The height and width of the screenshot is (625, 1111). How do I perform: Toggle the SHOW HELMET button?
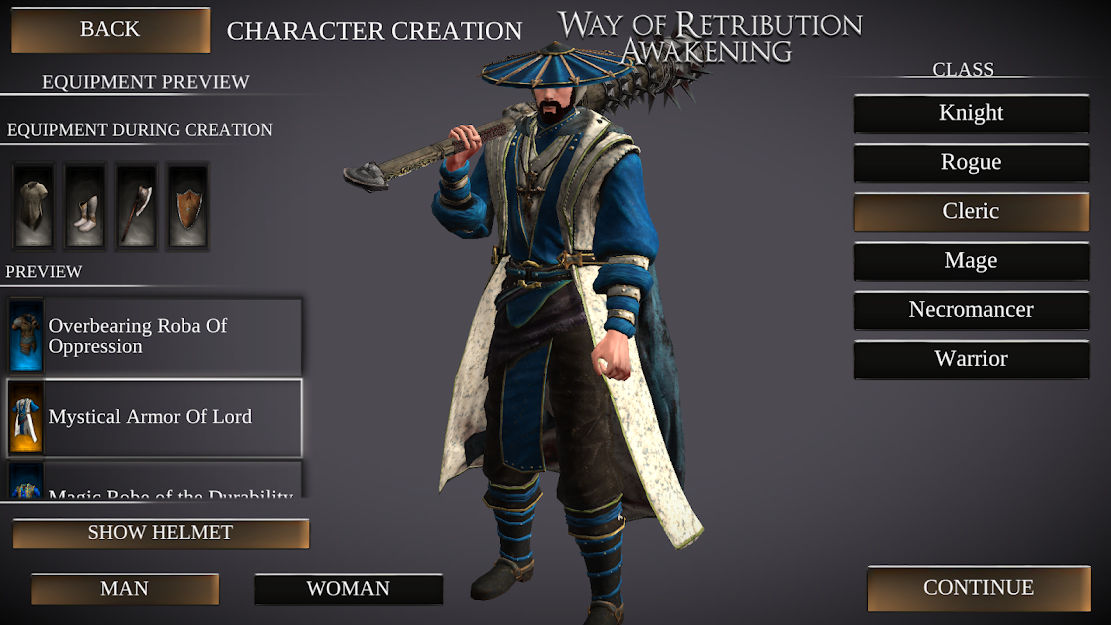tap(160, 533)
